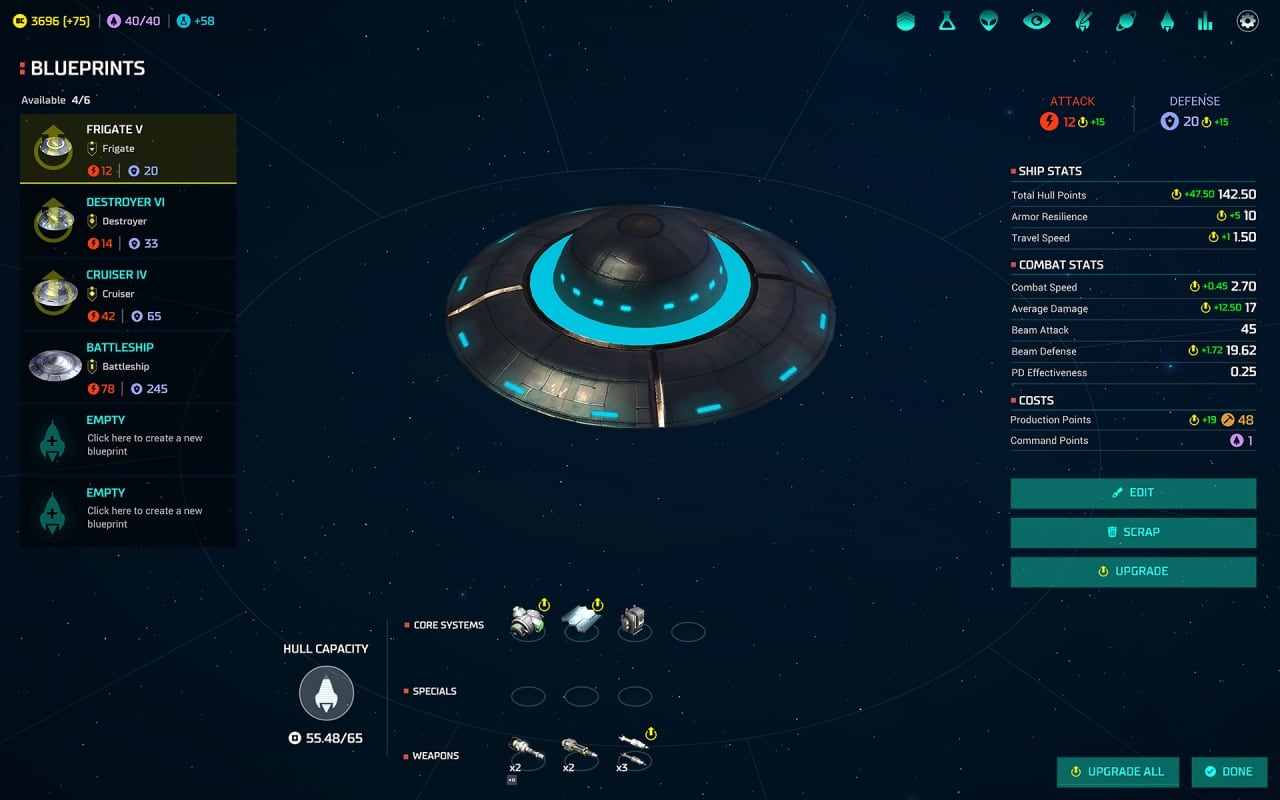1280x800 pixels.
Task: Click the Edit button
Action: [x=1133, y=493]
